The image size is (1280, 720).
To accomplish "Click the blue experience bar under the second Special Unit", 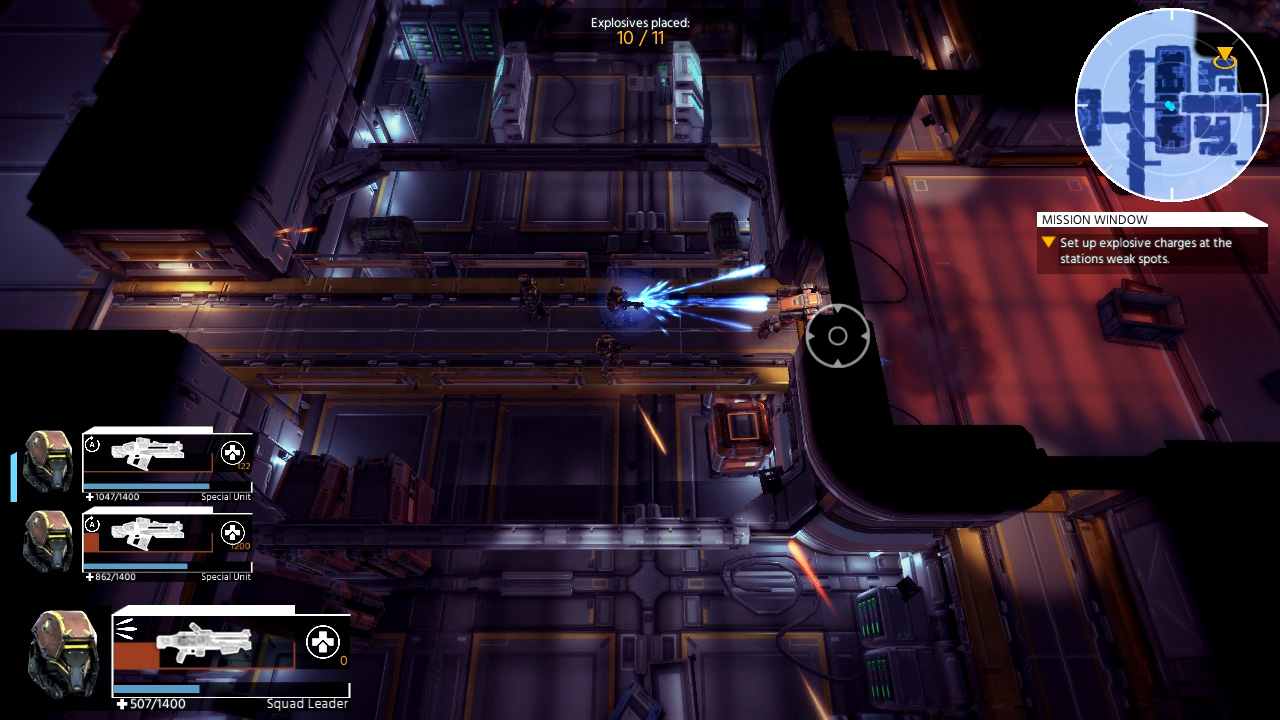I will pyautogui.click(x=135, y=566).
